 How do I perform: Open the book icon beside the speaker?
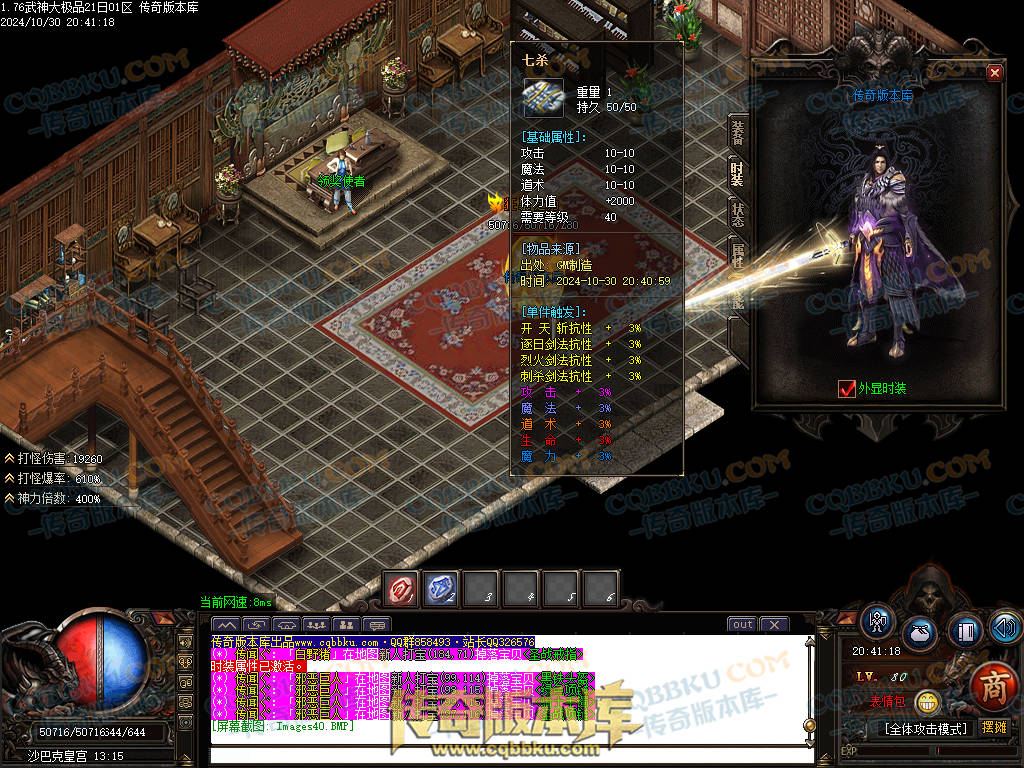(965, 632)
